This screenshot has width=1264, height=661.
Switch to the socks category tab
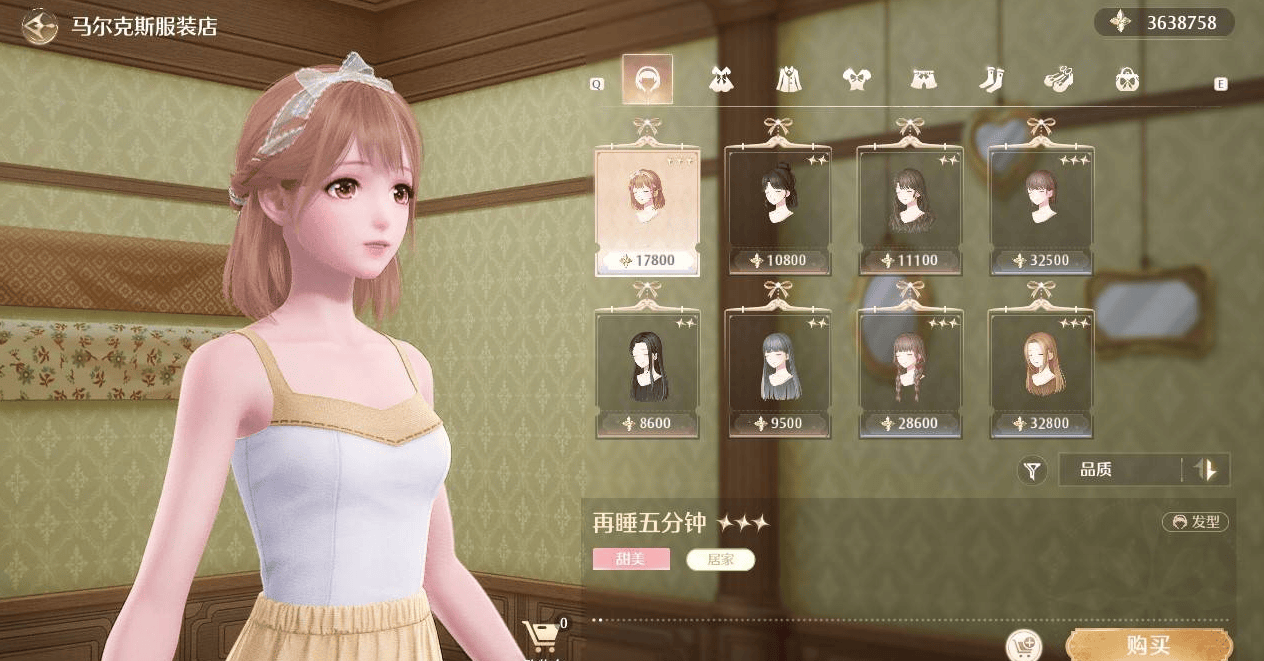point(990,80)
